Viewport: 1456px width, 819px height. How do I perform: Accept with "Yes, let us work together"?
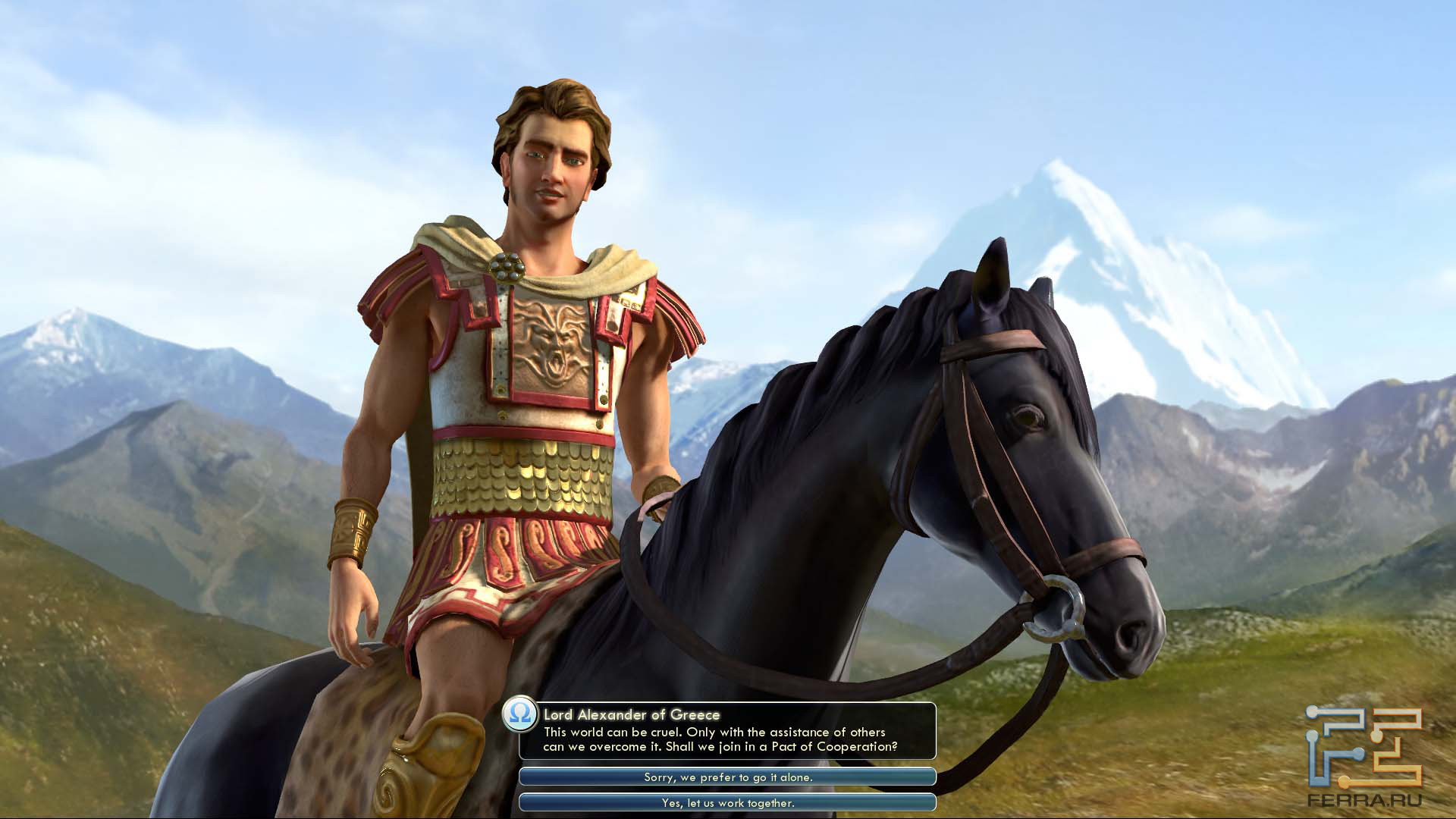[727, 802]
